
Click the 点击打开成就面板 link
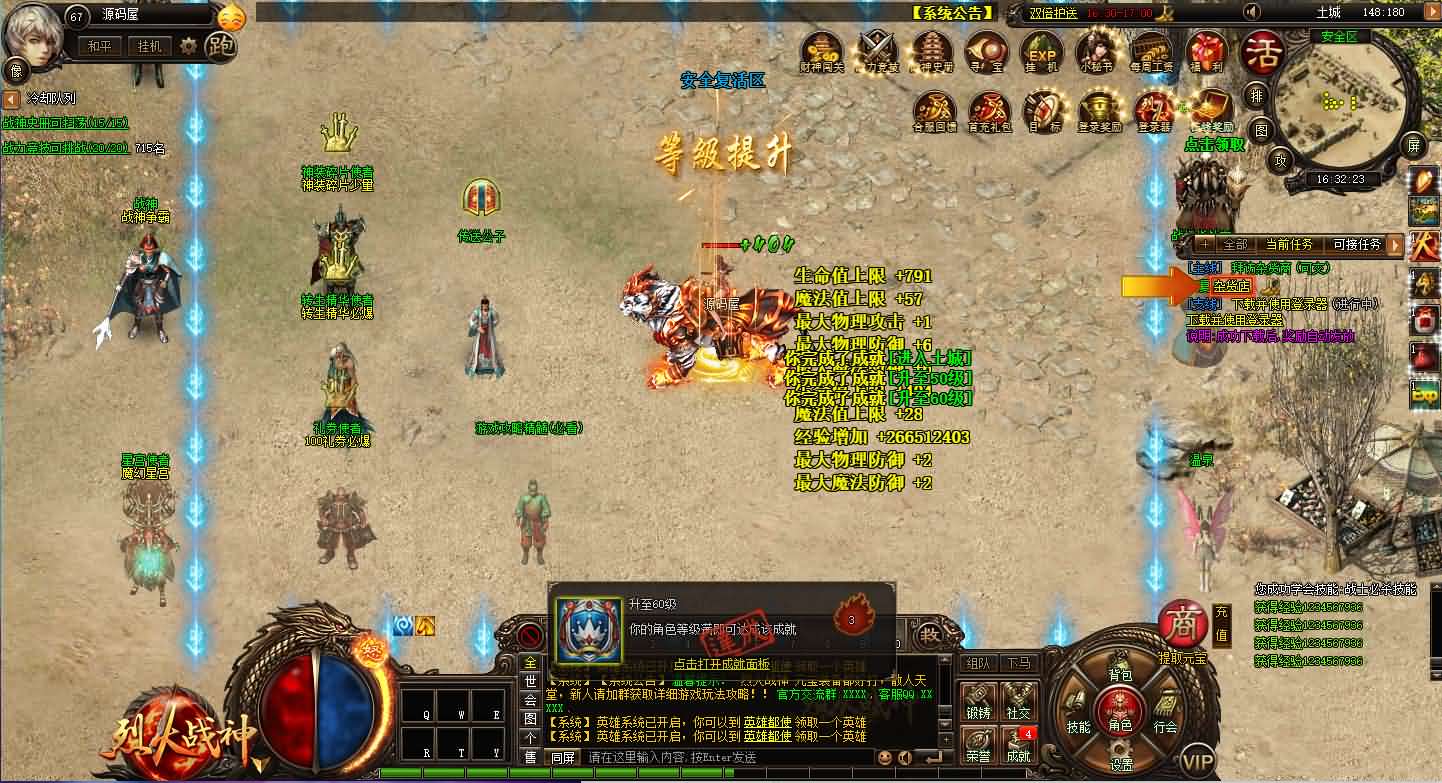tap(721, 663)
